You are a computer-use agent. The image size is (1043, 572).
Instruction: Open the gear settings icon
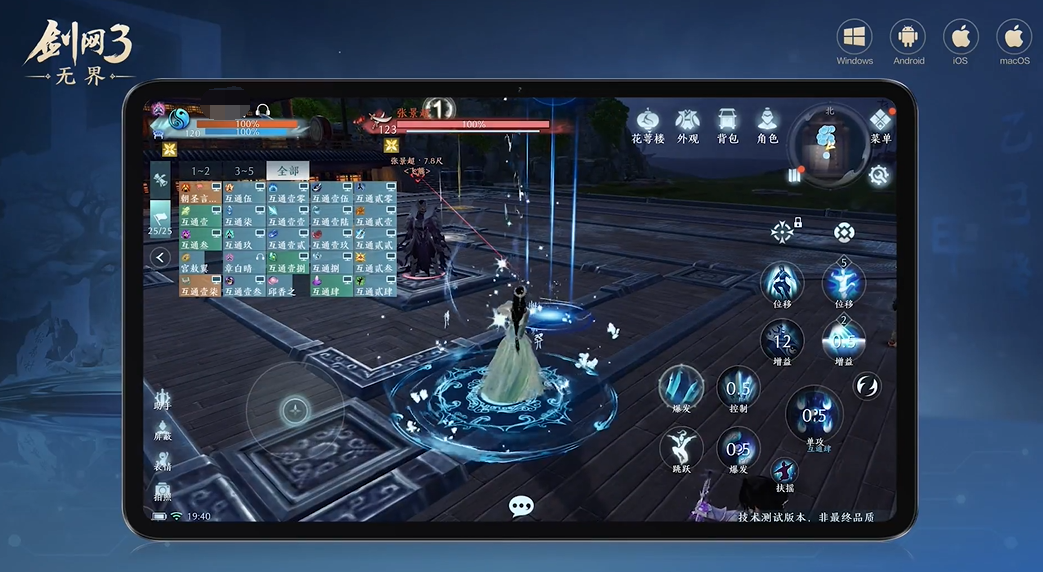coord(878,175)
